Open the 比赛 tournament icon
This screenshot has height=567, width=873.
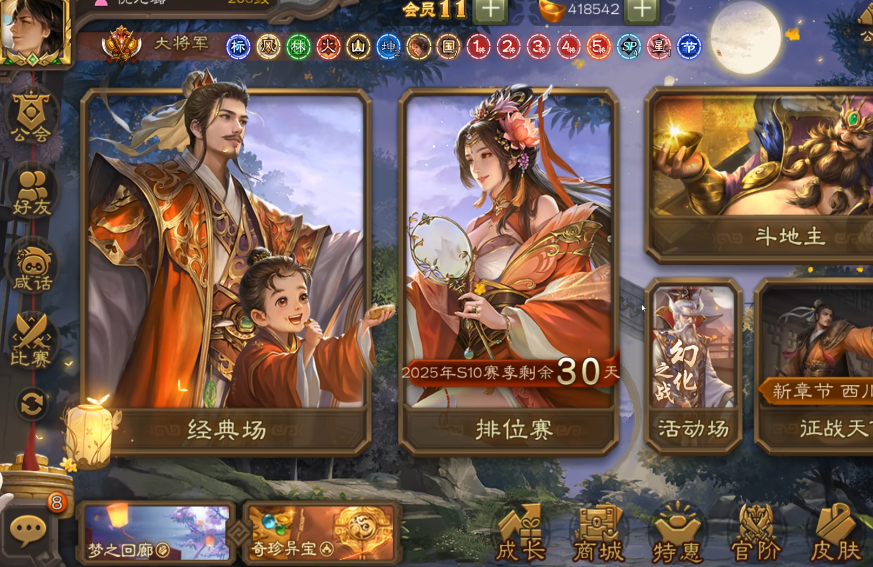click(x=31, y=340)
